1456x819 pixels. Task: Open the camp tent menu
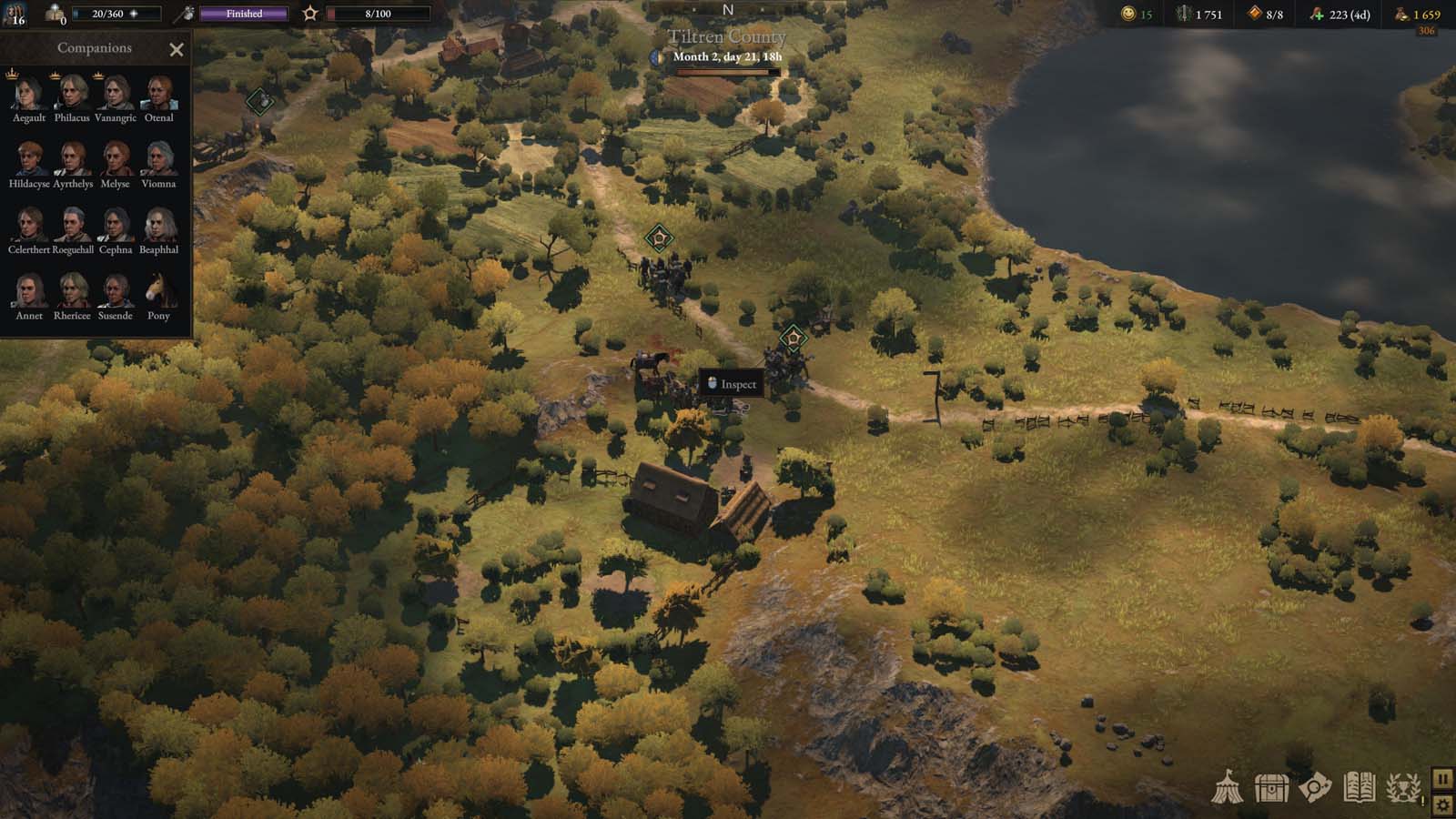coord(1227,788)
